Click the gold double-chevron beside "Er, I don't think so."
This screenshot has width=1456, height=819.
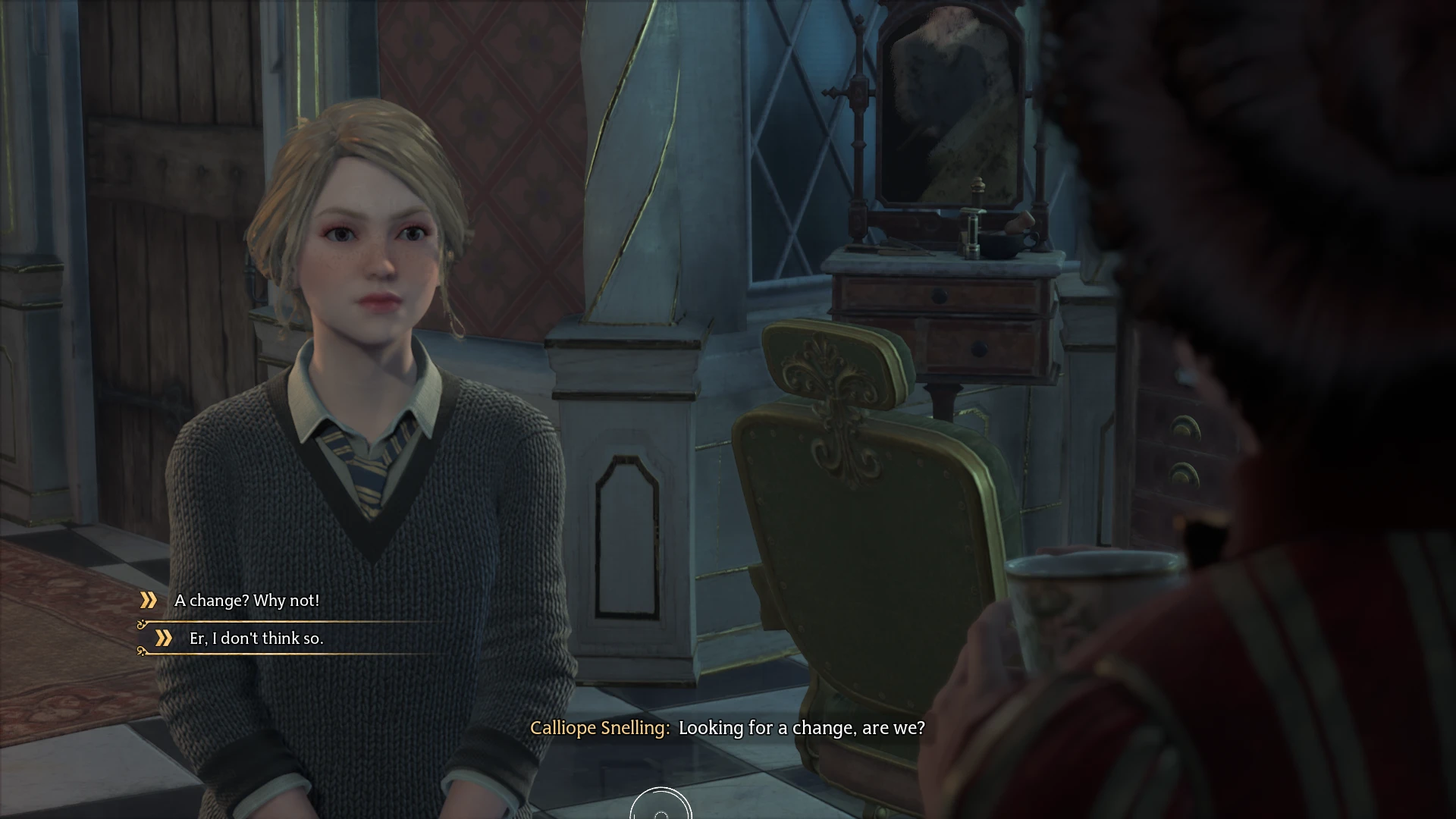[x=166, y=639]
